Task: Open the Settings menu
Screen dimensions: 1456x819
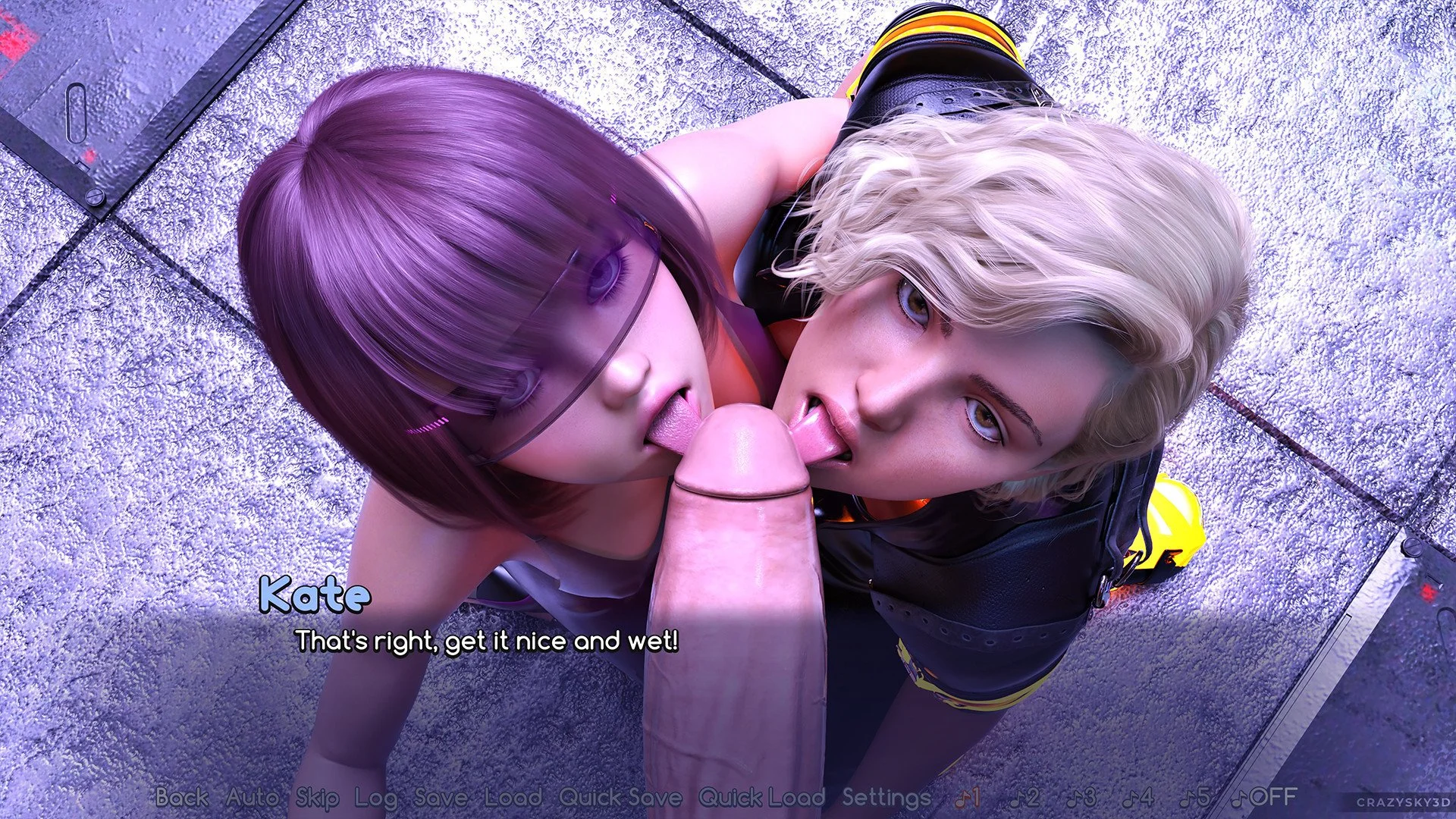Action: (x=886, y=797)
